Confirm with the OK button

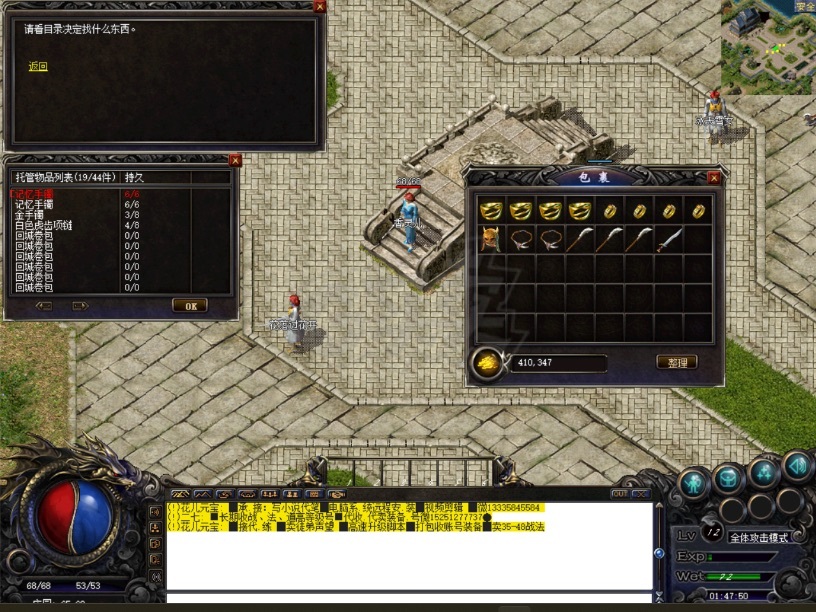189,305
